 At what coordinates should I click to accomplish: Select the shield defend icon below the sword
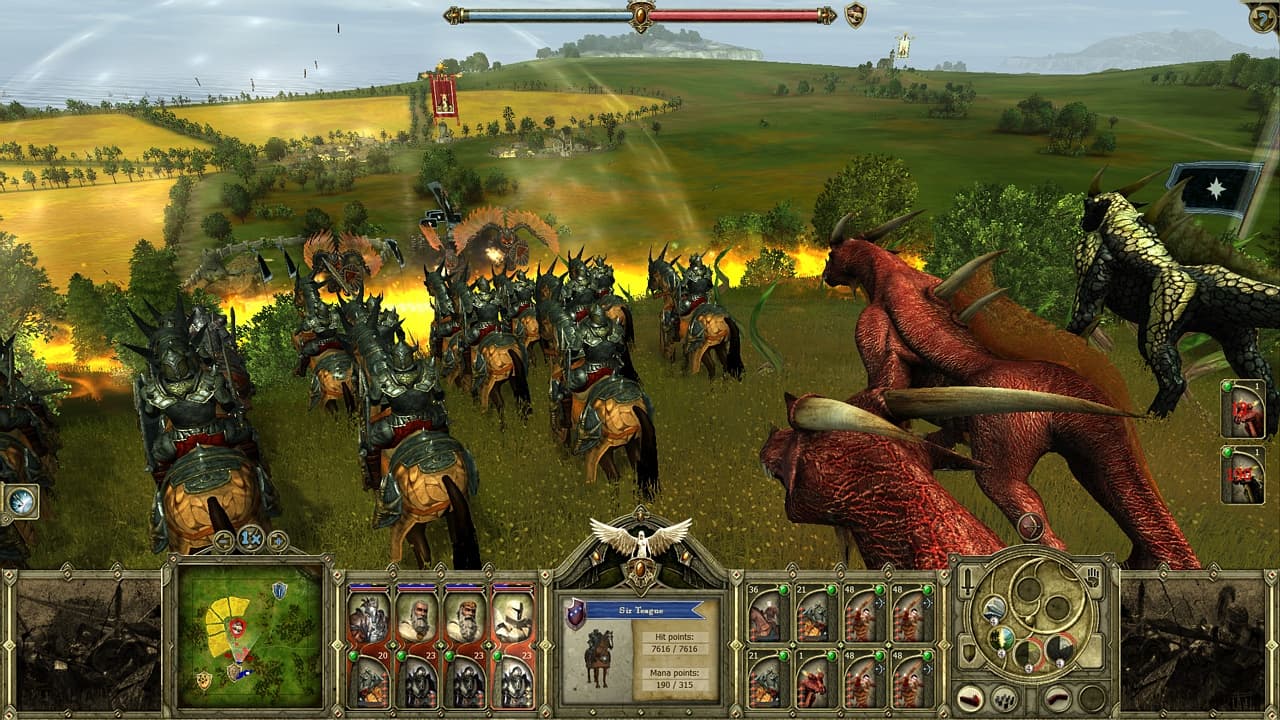970,653
